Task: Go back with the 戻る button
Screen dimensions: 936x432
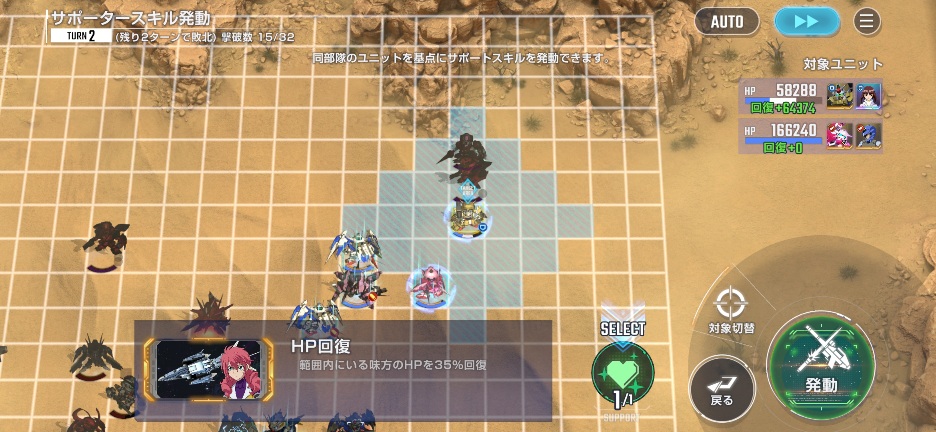Action: 722,388
